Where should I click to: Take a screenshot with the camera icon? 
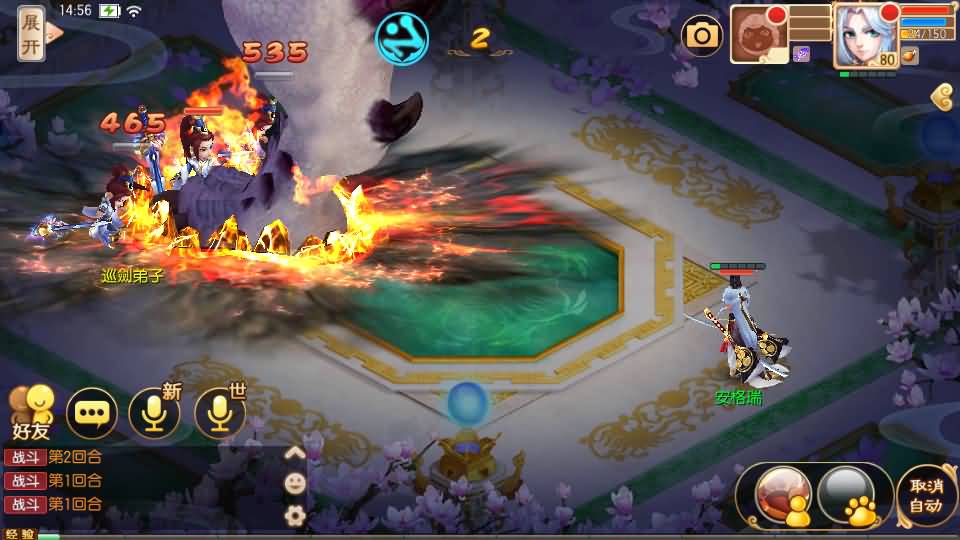point(702,37)
